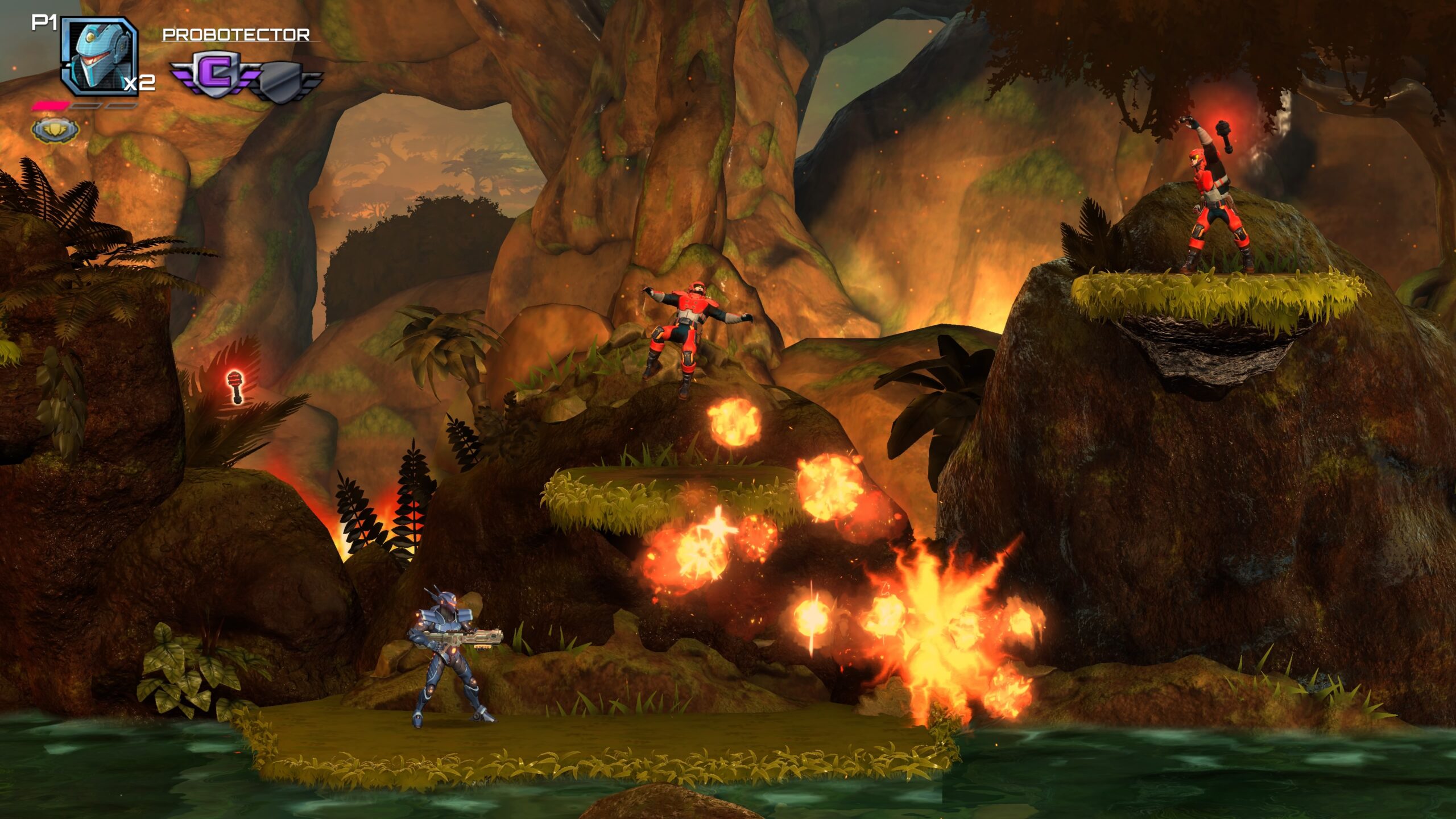The image size is (1456, 819).
Task: Select the purple C weapon slot
Action: point(215,75)
